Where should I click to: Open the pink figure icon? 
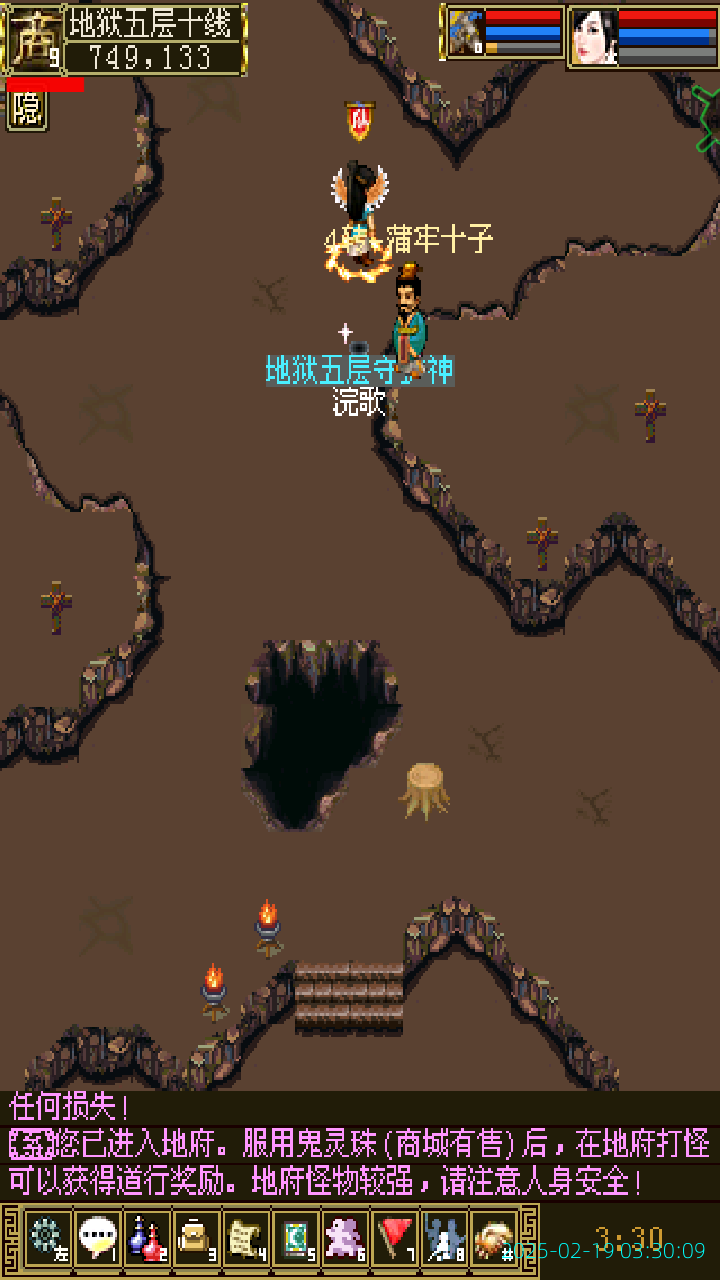coord(345,1238)
